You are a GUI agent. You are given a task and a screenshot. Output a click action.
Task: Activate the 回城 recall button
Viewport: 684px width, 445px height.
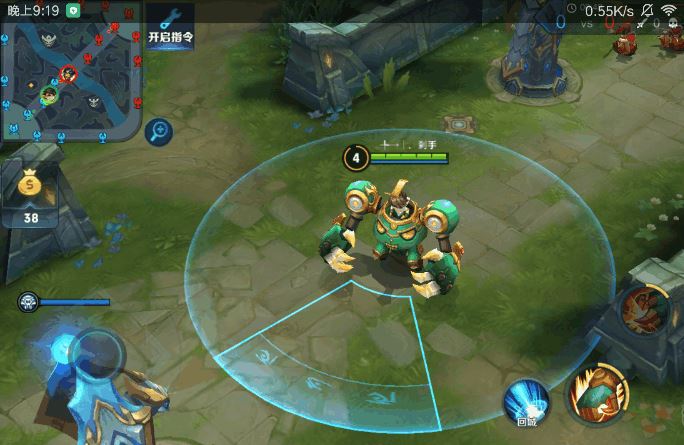(x=527, y=402)
